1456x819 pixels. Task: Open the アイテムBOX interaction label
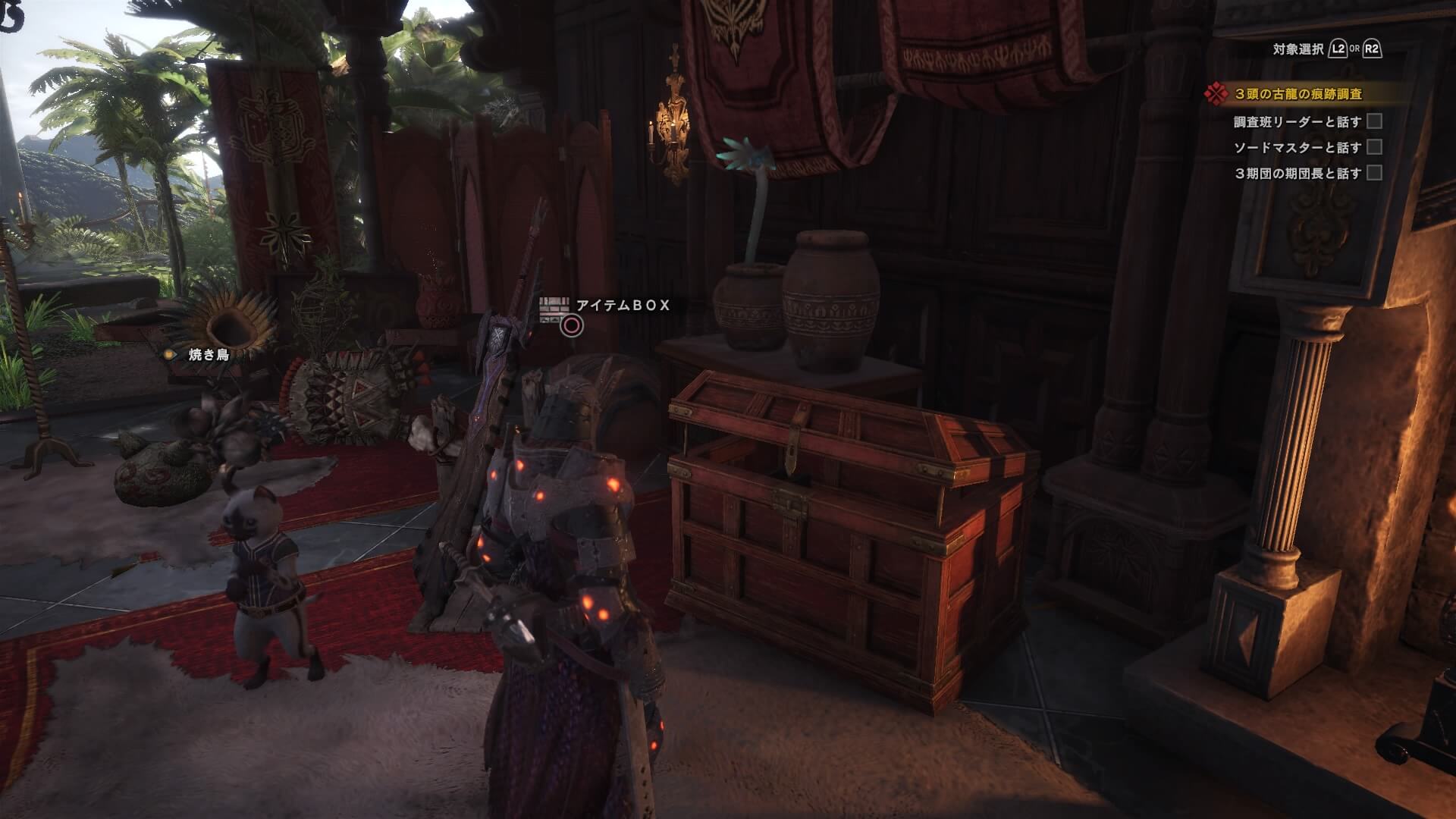623,306
